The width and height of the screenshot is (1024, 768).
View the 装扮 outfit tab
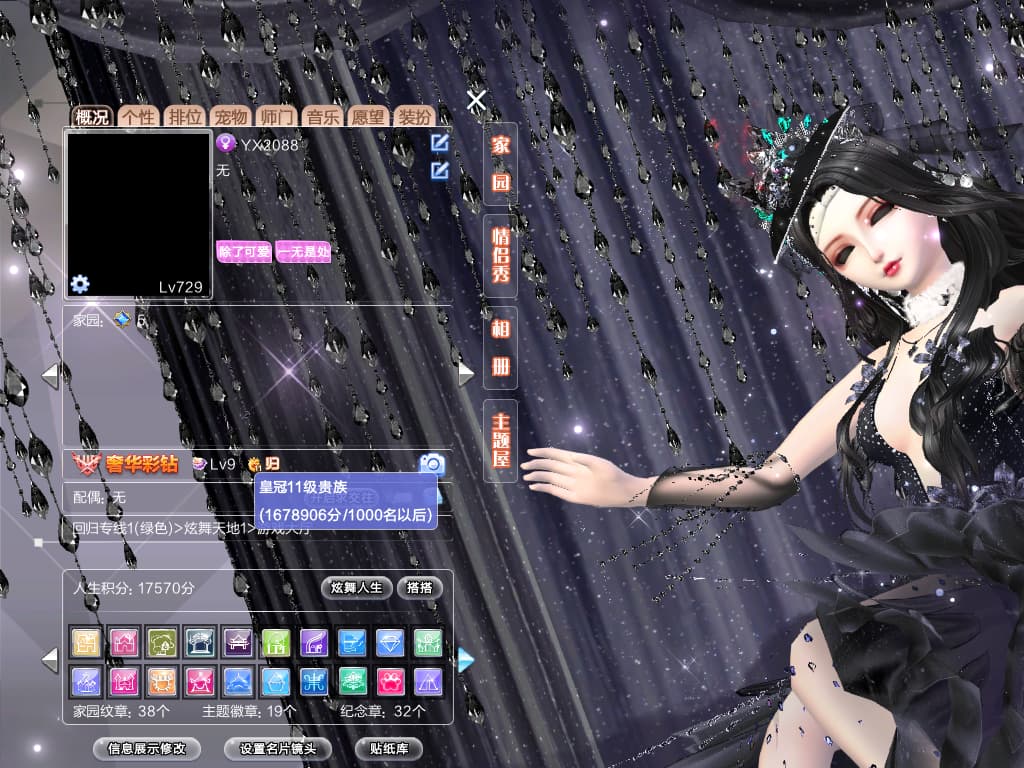click(414, 116)
